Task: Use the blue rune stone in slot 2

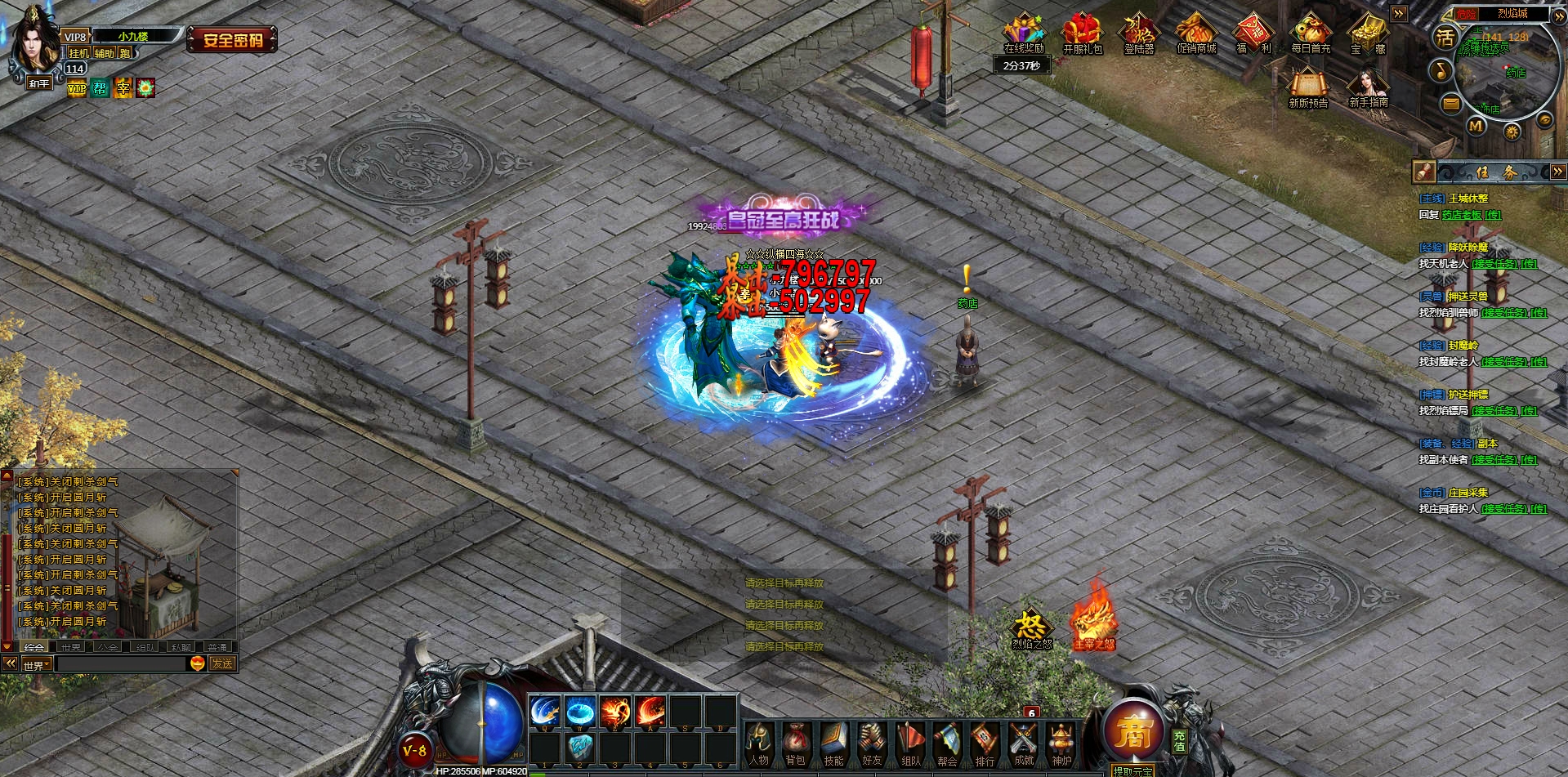Action: pyautogui.click(x=580, y=747)
